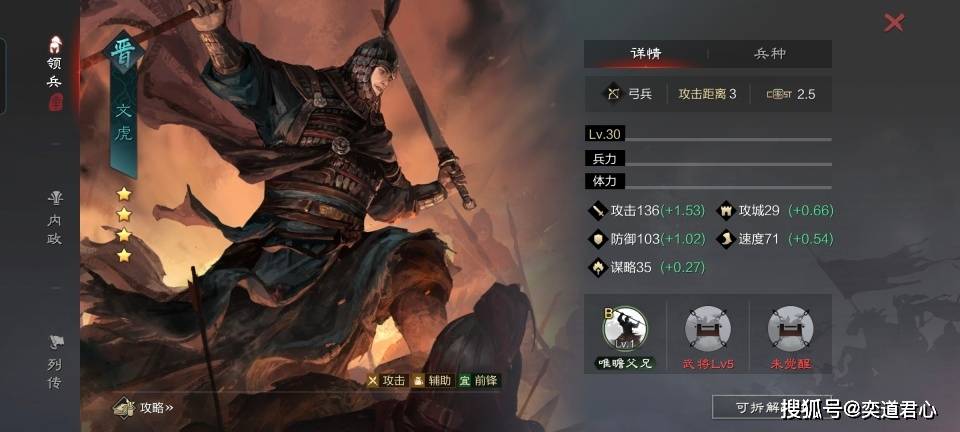Open the 攻略 strategy guide

[146, 407]
